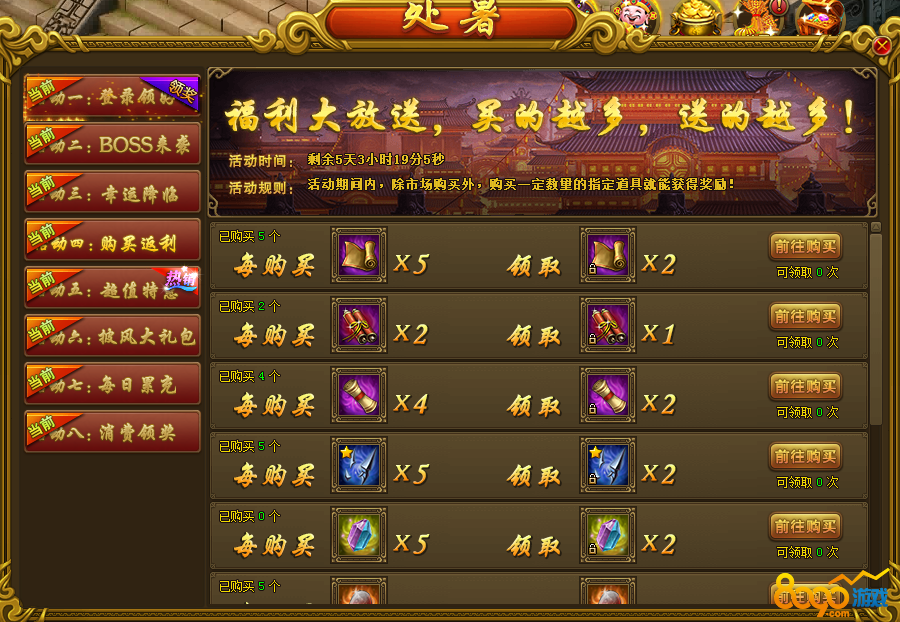Close the event window with the red X
Image resolution: width=900 pixels, height=622 pixels.
pos(881,46)
